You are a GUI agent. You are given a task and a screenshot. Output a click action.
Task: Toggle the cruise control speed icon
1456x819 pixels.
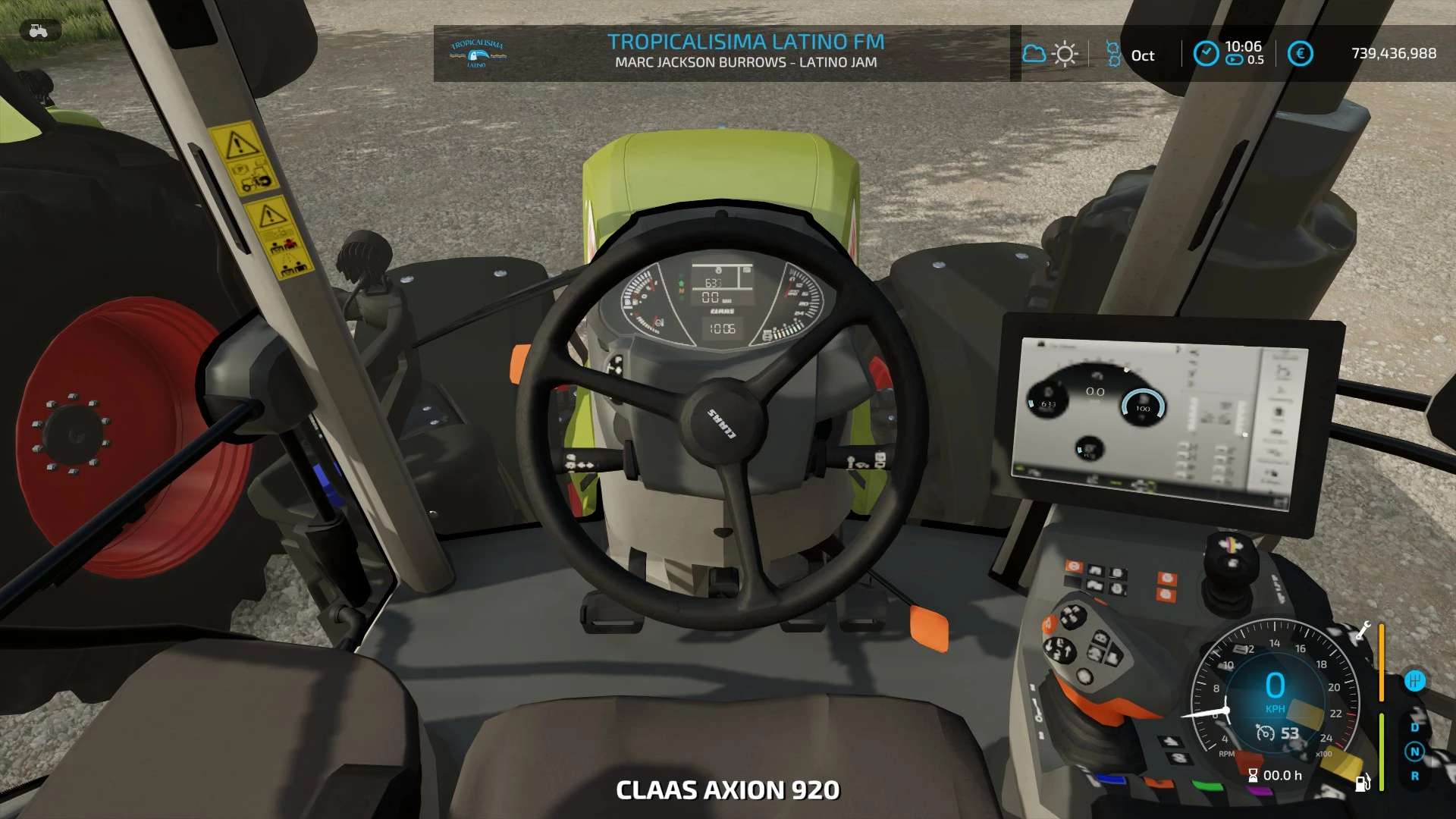[x=1265, y=733]
